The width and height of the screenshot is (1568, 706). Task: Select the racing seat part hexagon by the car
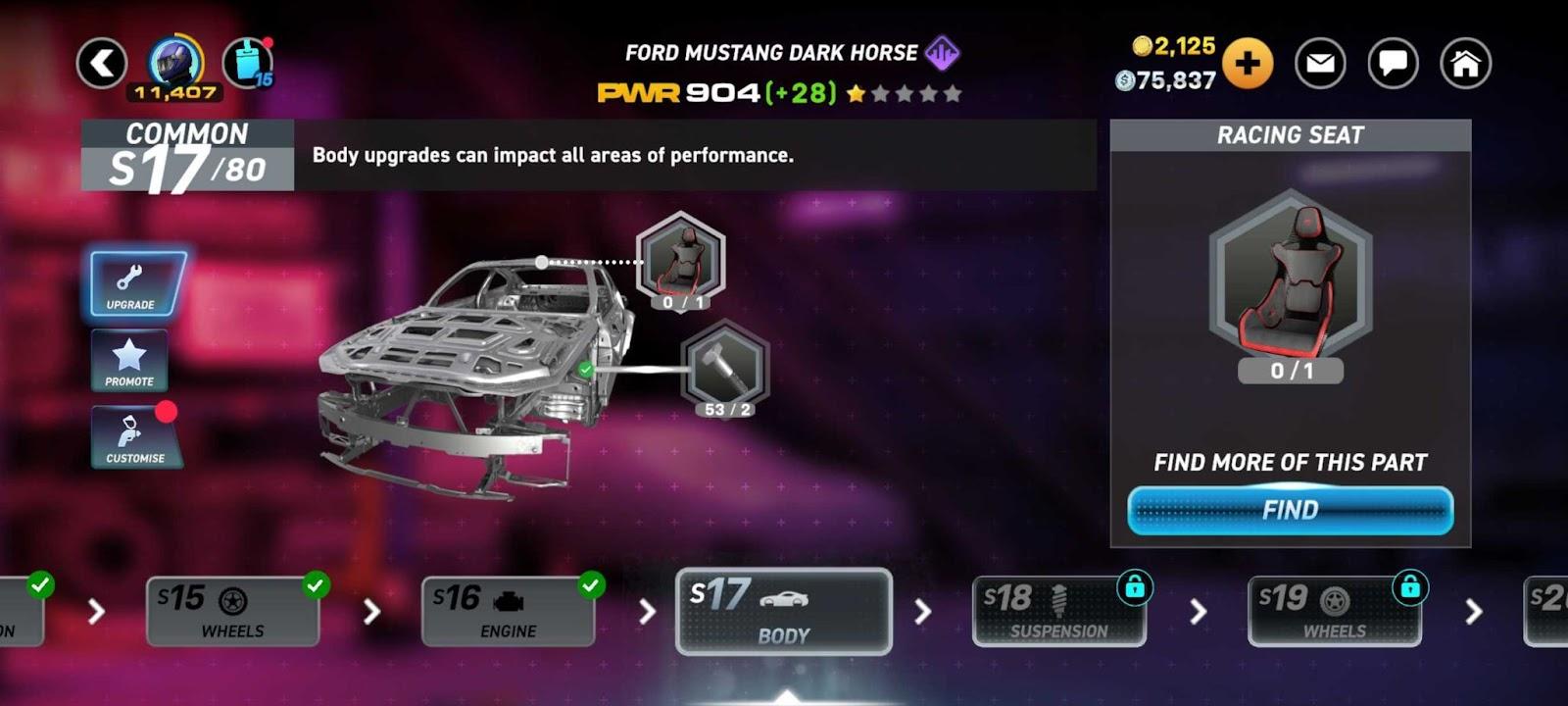[680, 259]
